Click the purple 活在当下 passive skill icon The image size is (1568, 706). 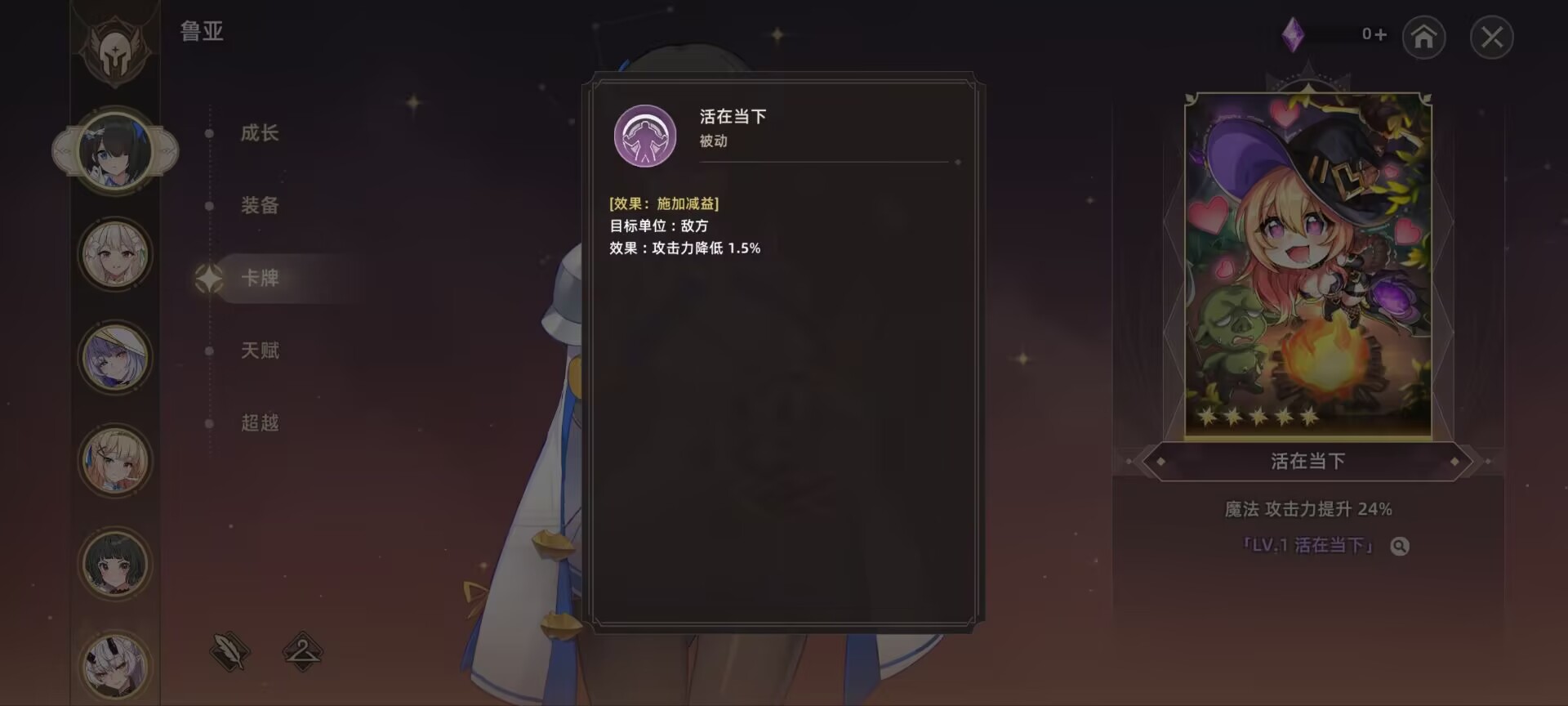click(644, 136)
